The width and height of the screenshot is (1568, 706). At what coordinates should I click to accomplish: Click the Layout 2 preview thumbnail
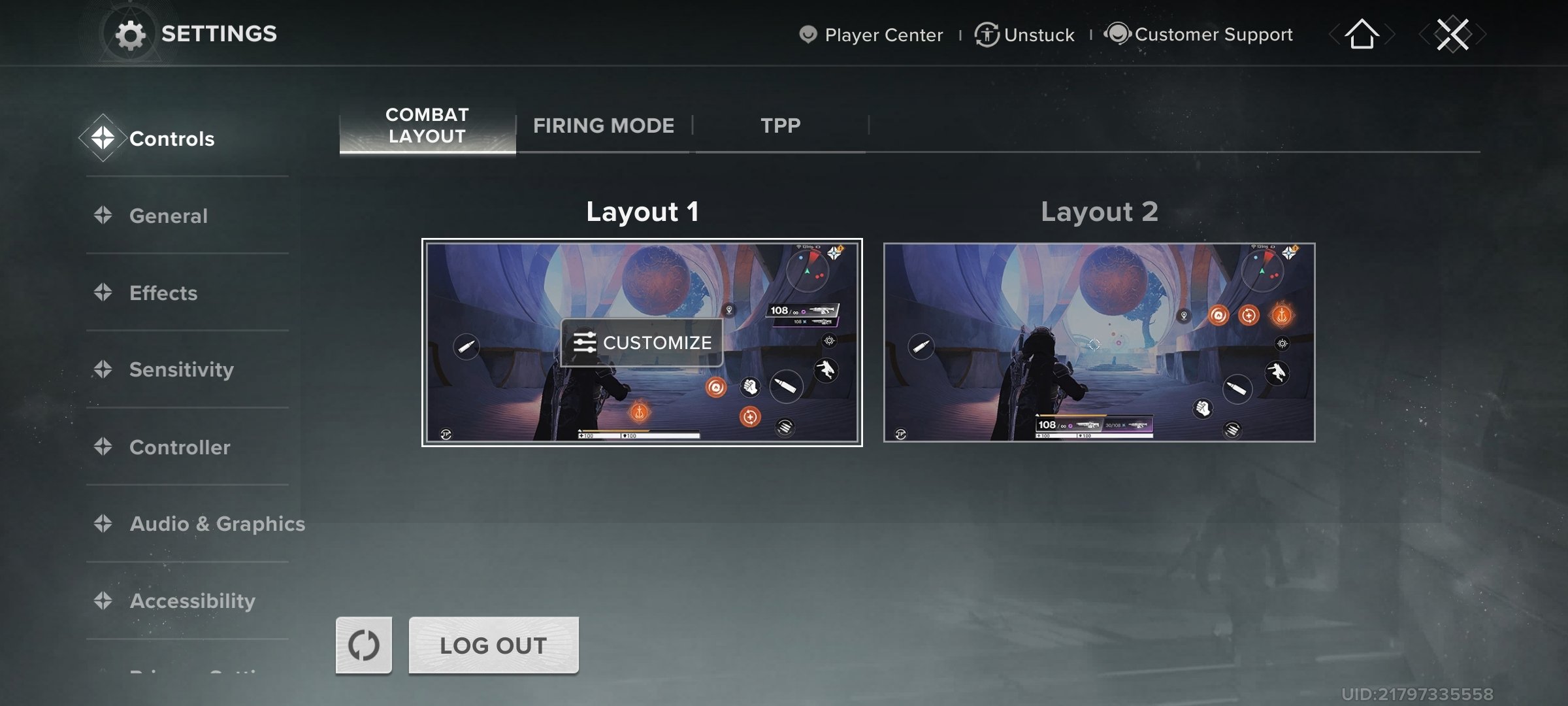pos(1100,343)
